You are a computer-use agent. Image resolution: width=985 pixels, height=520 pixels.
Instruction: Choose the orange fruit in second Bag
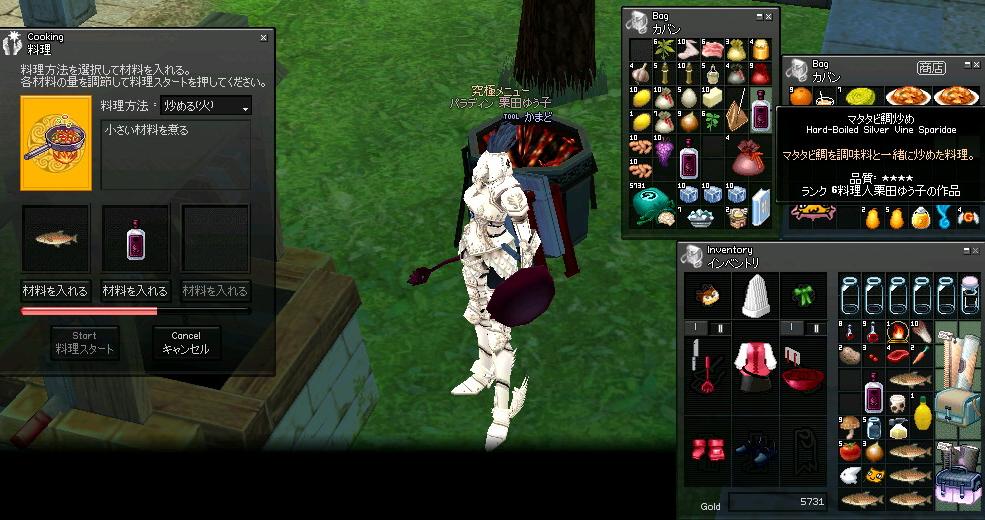click(801, 96)
